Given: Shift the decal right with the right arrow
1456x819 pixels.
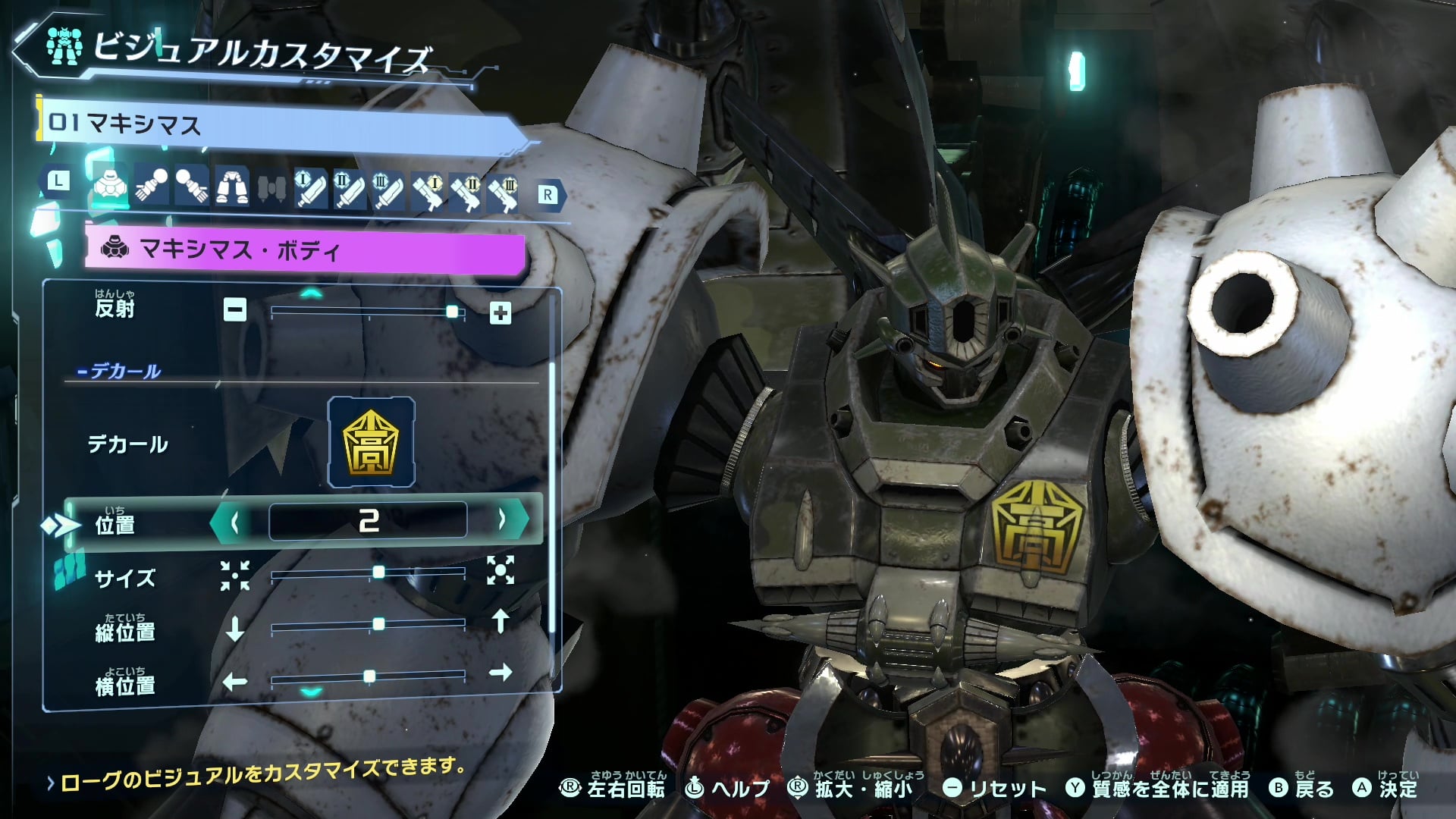Looking at the screenshot, I should pyautogui.click(x=500, y=673).
